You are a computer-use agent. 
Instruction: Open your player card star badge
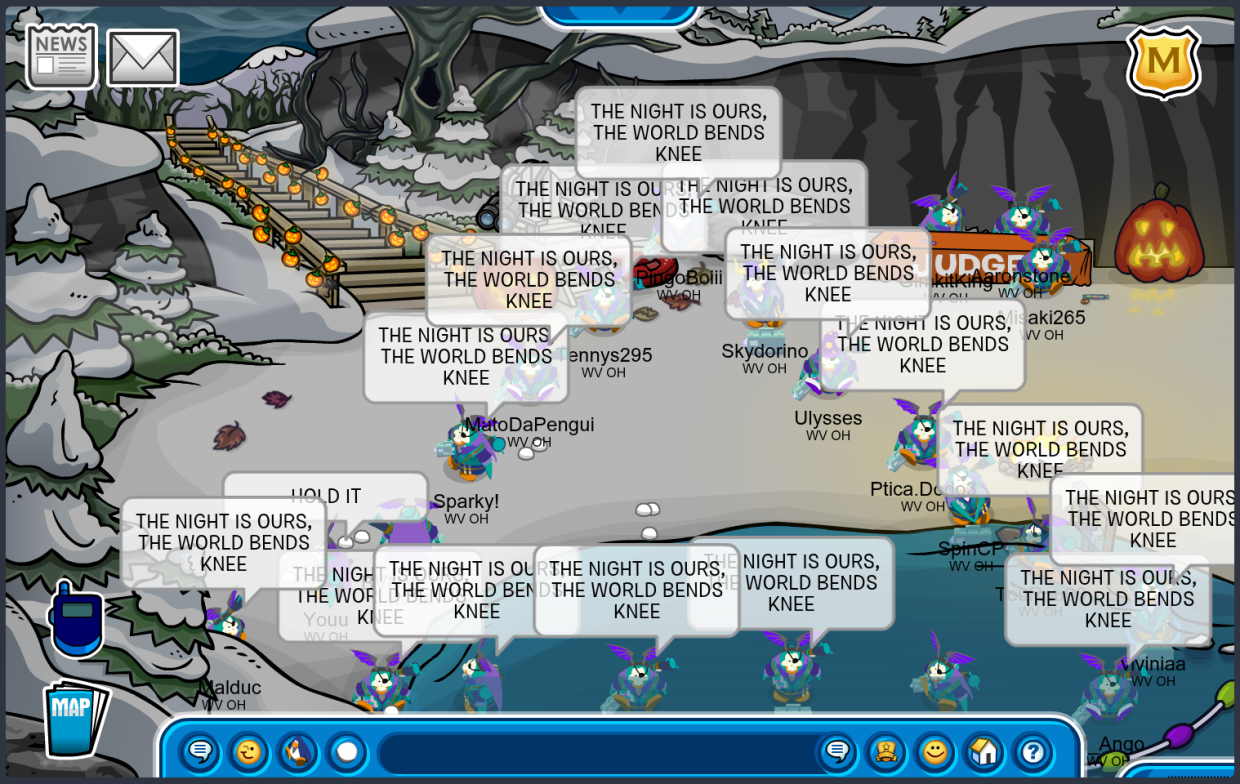(886, 751)
